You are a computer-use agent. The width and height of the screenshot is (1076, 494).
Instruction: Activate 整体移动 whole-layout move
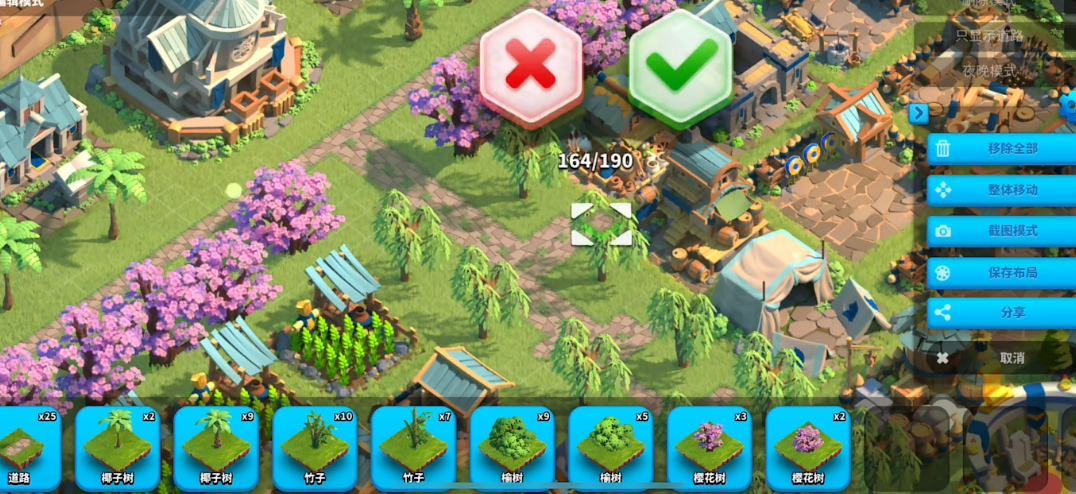pyautogui.click(x=1001, y=190)
